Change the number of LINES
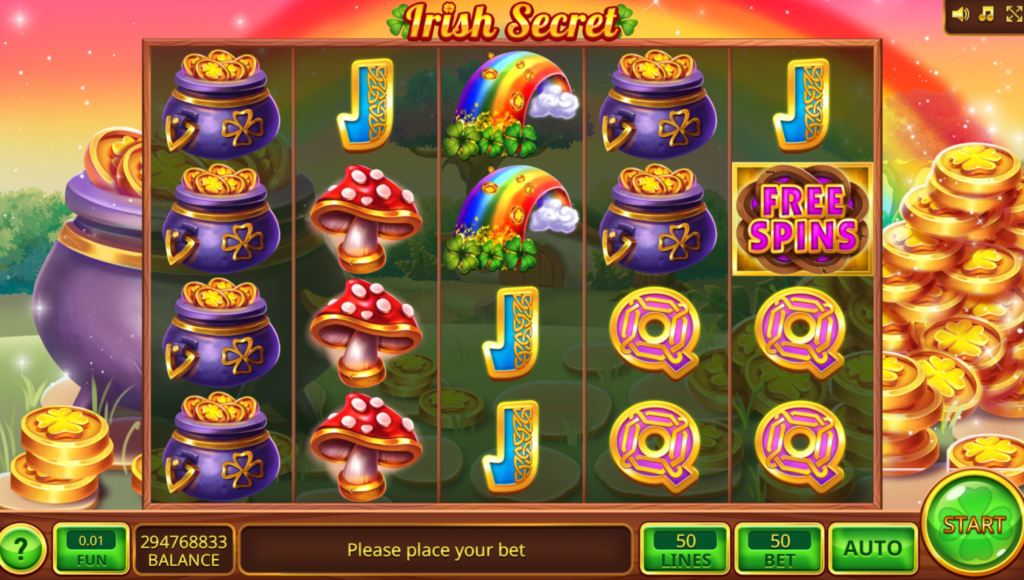The height and width of the screenshot is (580, 1024). pyautogui.click(x=685, y=548)
